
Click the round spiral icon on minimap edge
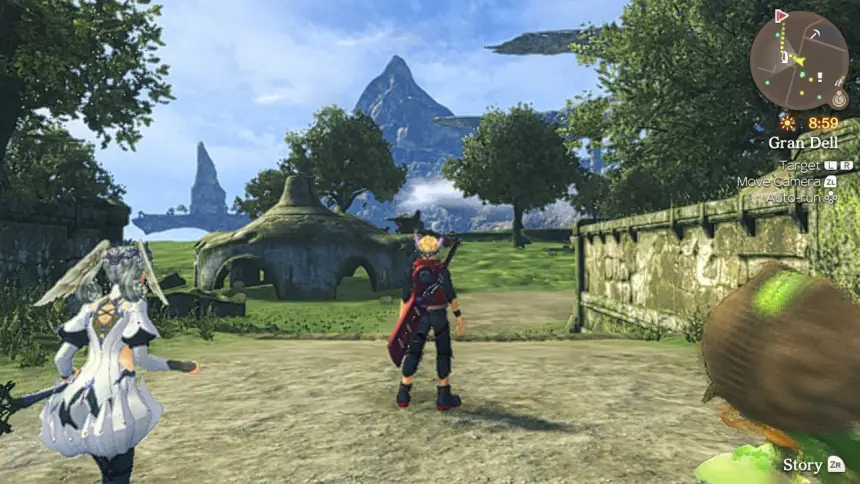point(839,99)
